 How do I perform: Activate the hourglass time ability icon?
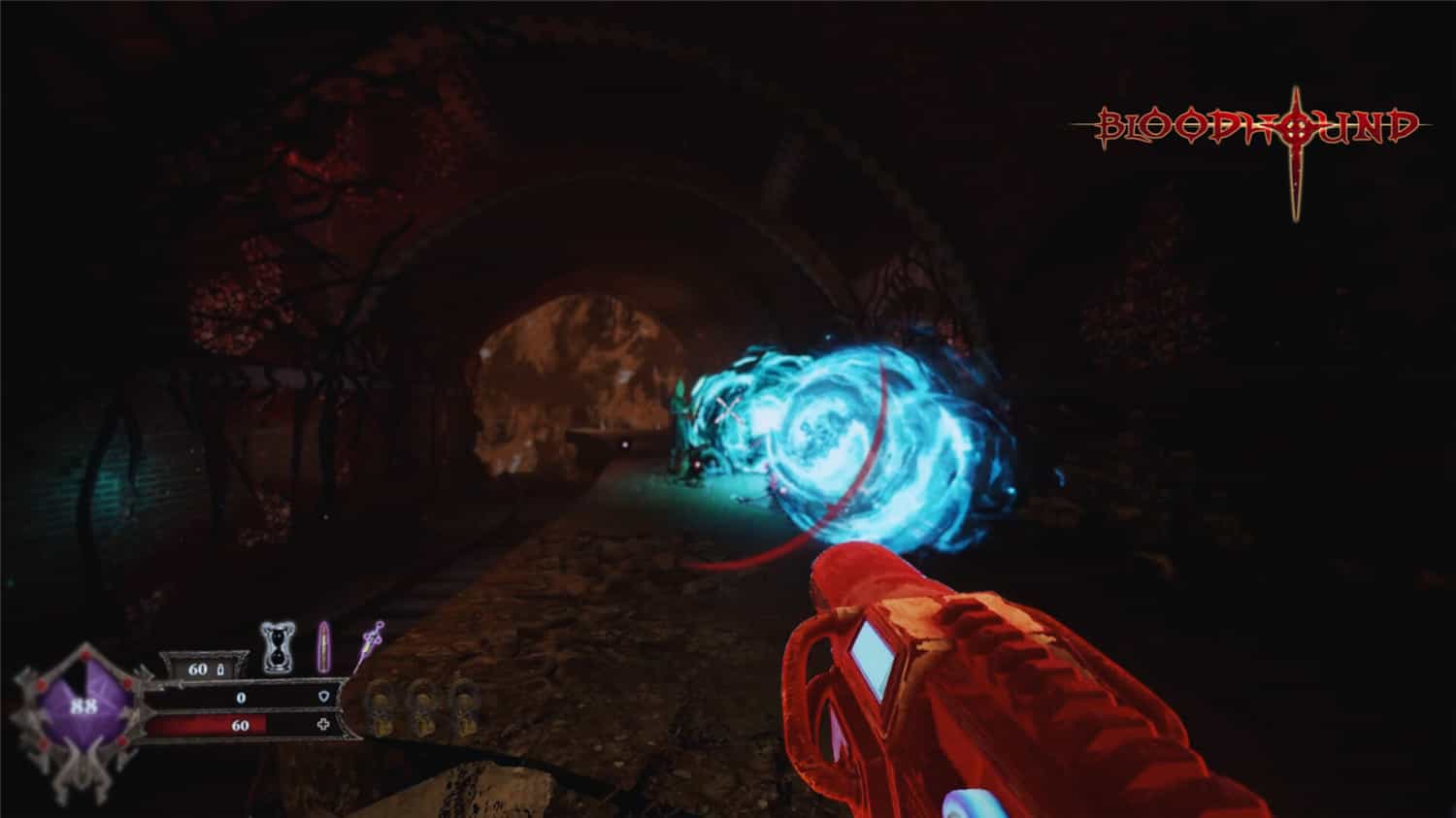278,648
